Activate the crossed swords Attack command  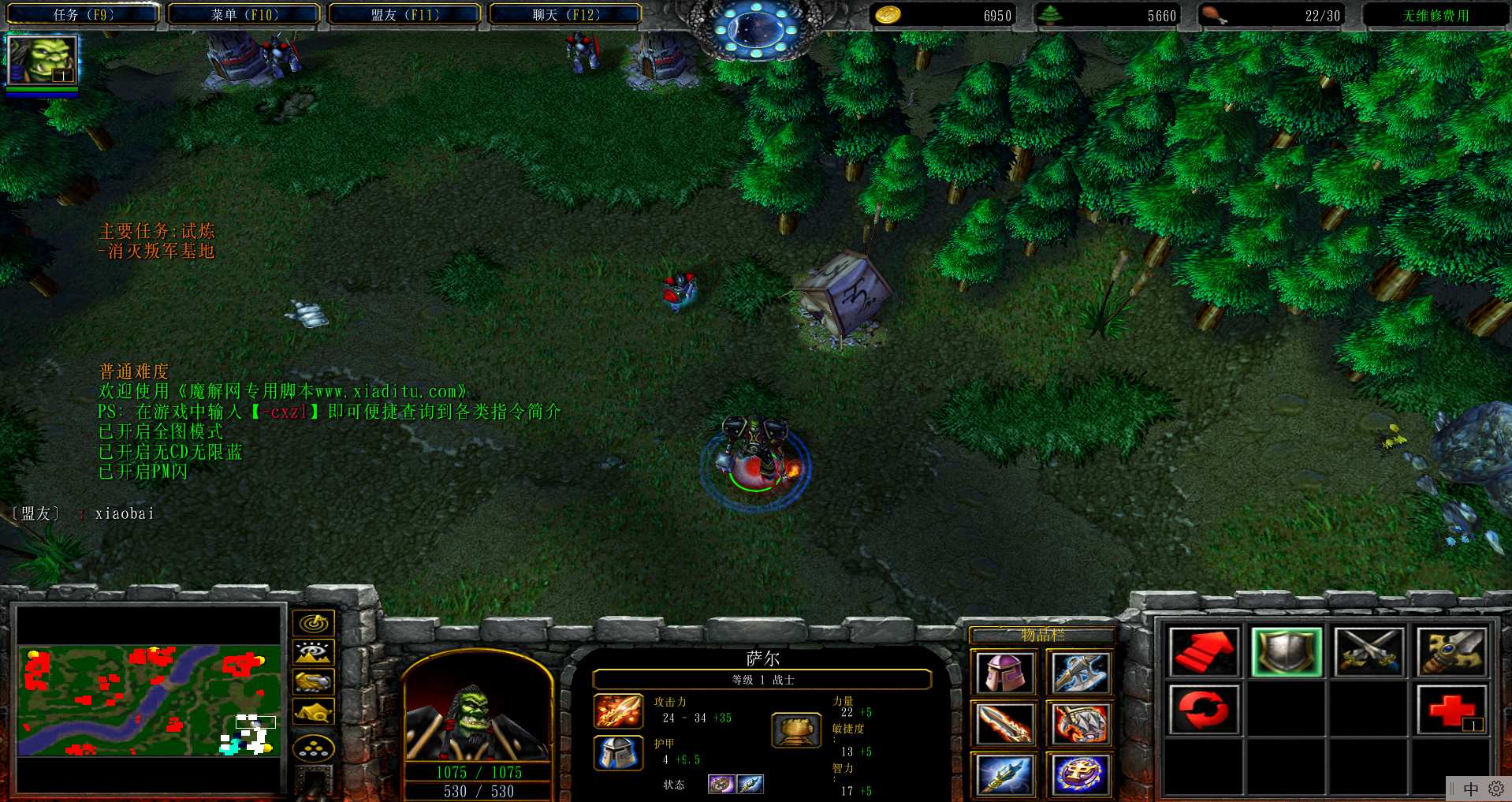(x=1369, y=652)
